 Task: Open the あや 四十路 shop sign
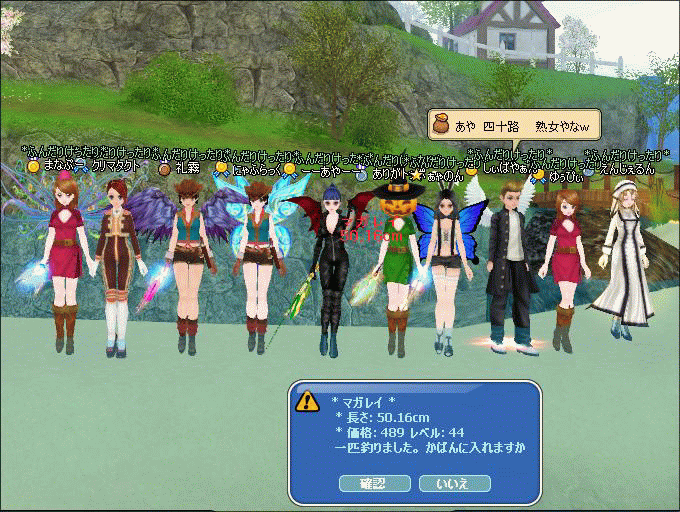(514, 123)
